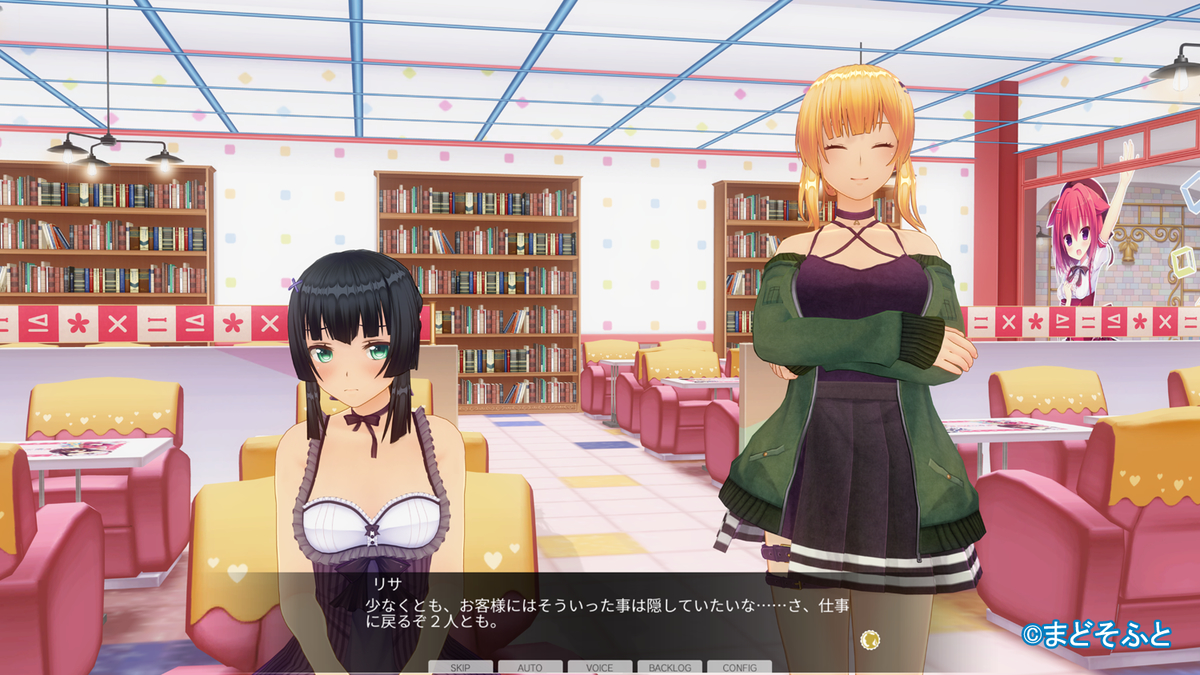Open the CONFIG settings

739,667
